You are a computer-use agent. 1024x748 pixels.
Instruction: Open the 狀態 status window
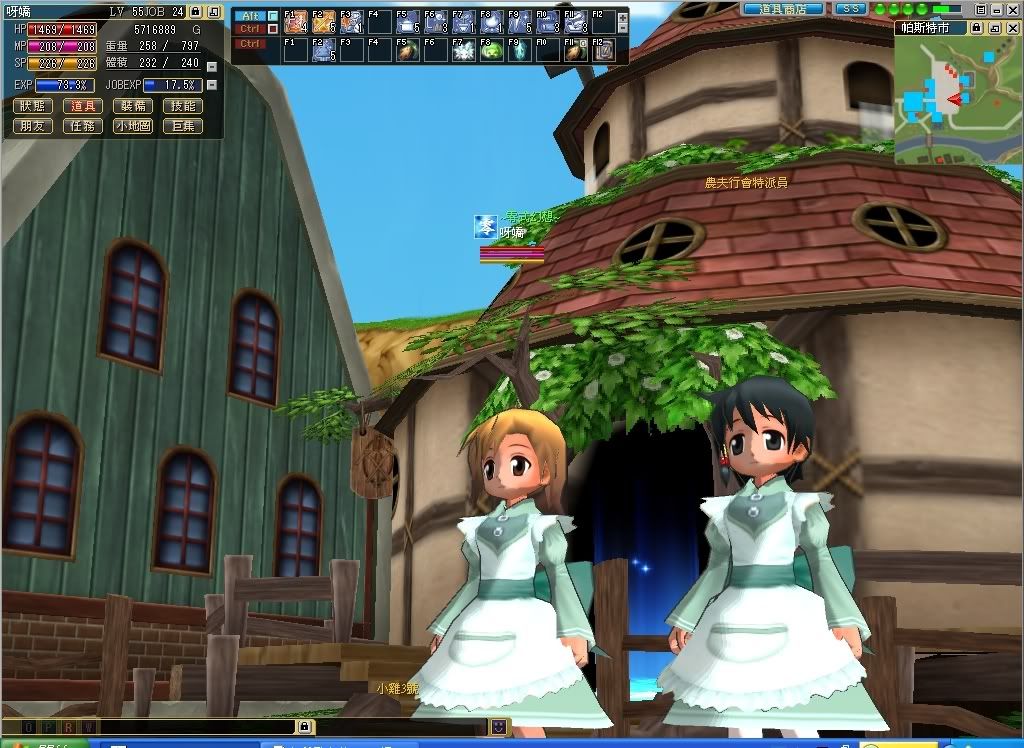33,106
